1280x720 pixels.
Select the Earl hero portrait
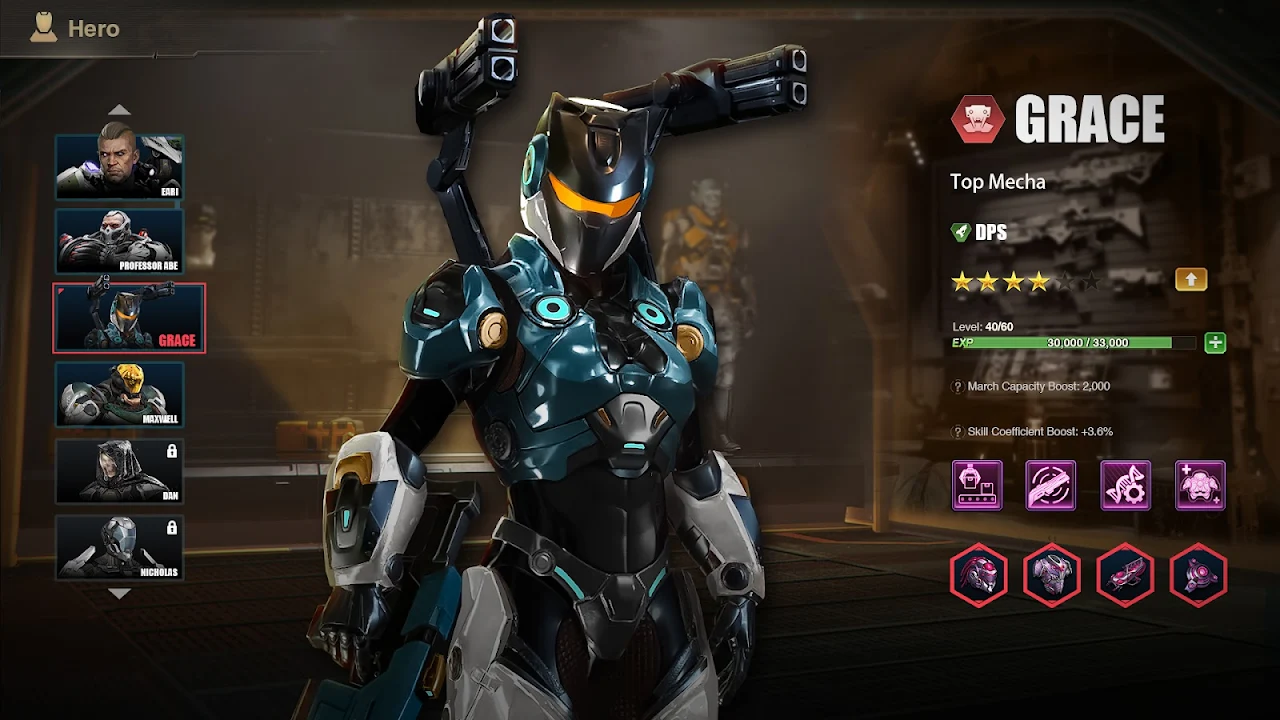[119, 166]
